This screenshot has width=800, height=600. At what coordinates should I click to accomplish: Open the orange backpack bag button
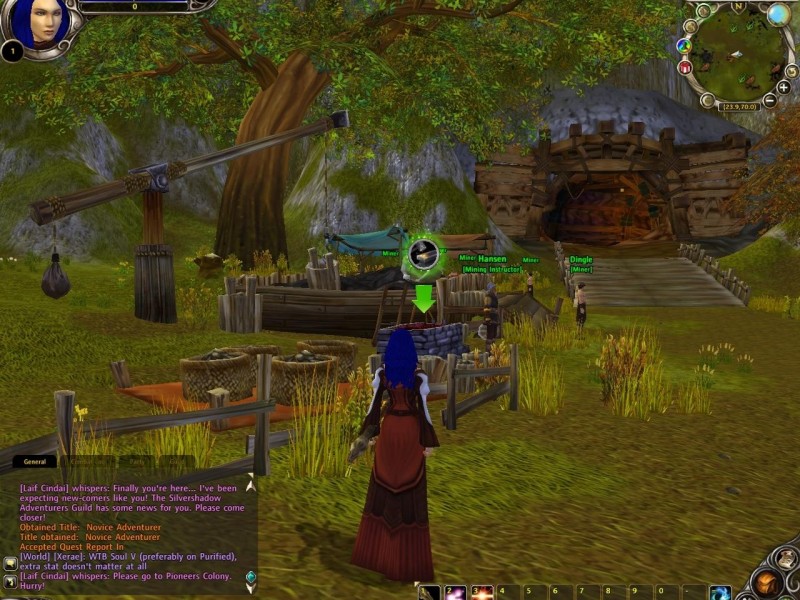click(767, 581)
